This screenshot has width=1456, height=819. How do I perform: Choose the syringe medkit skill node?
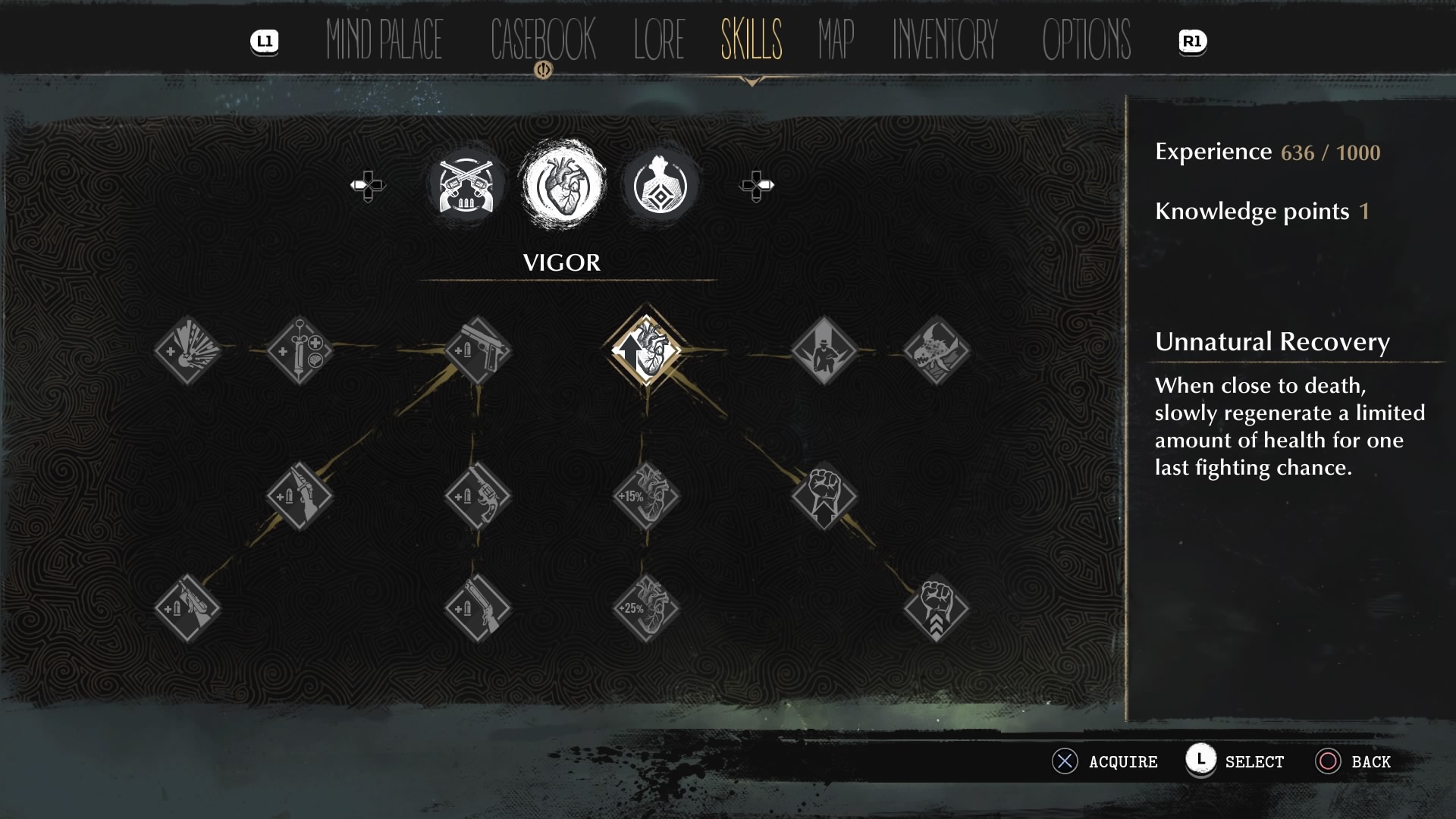(x=300, y=350)
